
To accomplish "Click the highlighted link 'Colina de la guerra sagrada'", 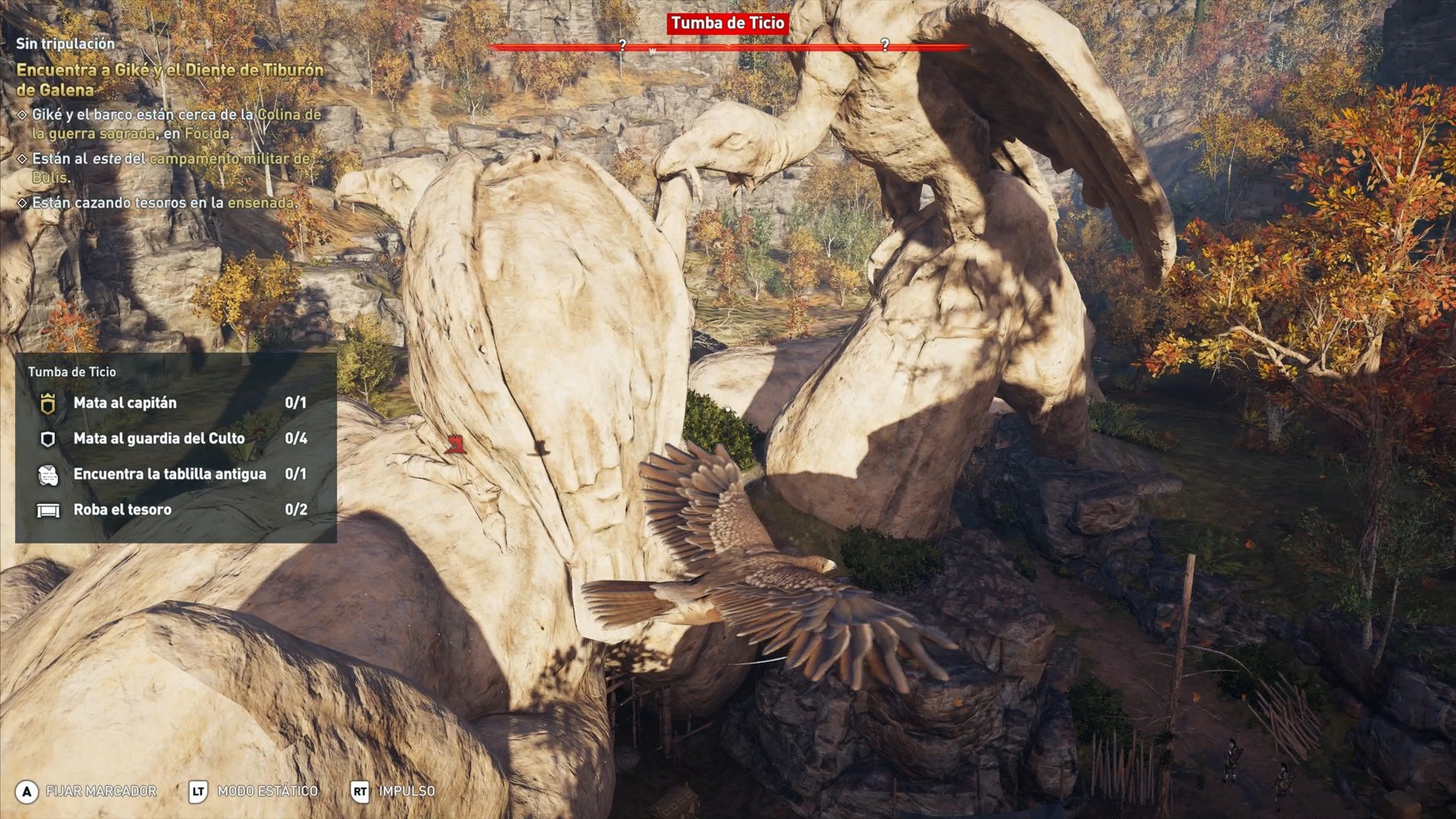I will pyautogui.click(x=288, y=114).
